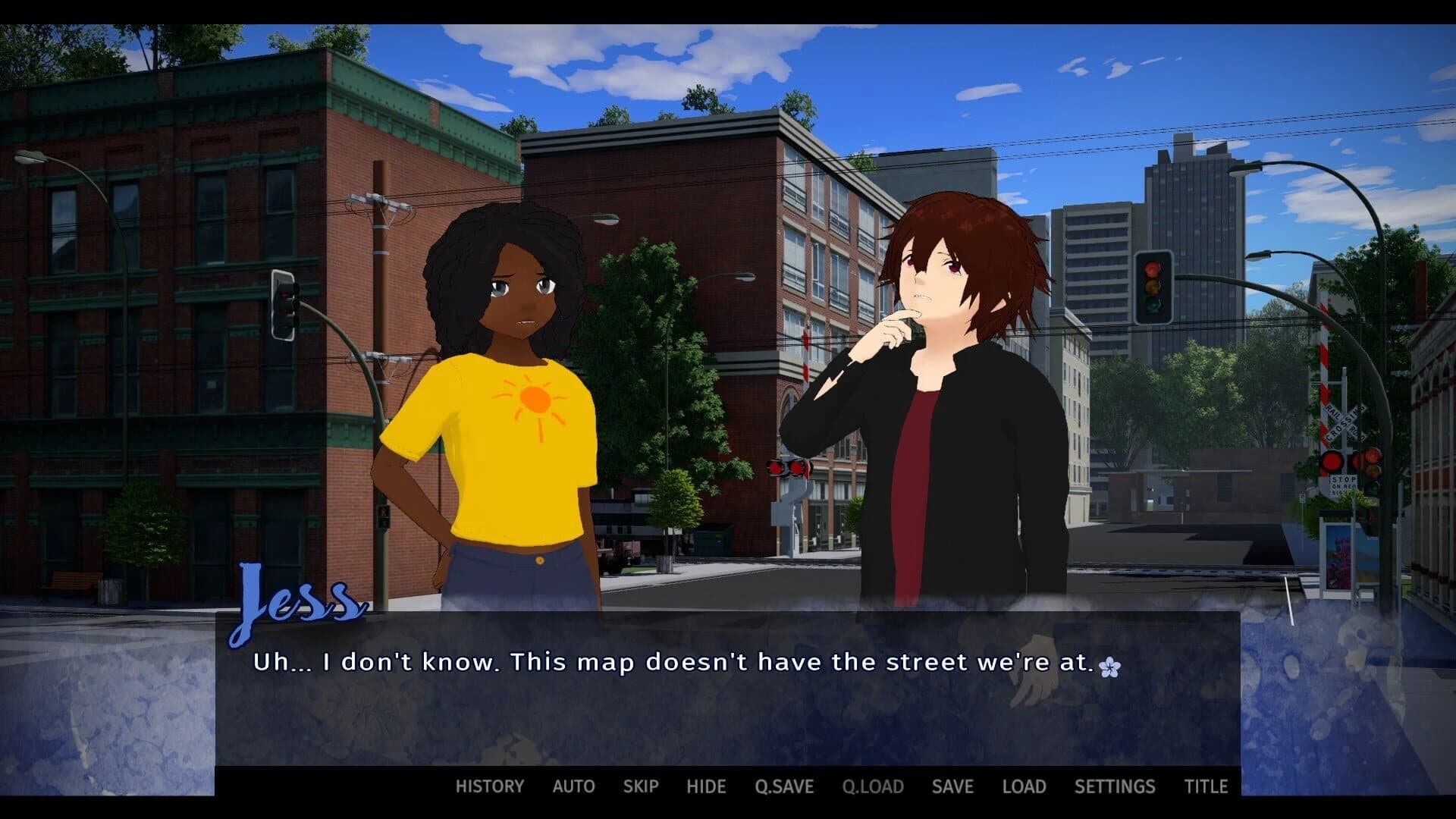The width and height of the screenshot is (1456, 819).
Task: Open the Save game menu
Action: 952,786
